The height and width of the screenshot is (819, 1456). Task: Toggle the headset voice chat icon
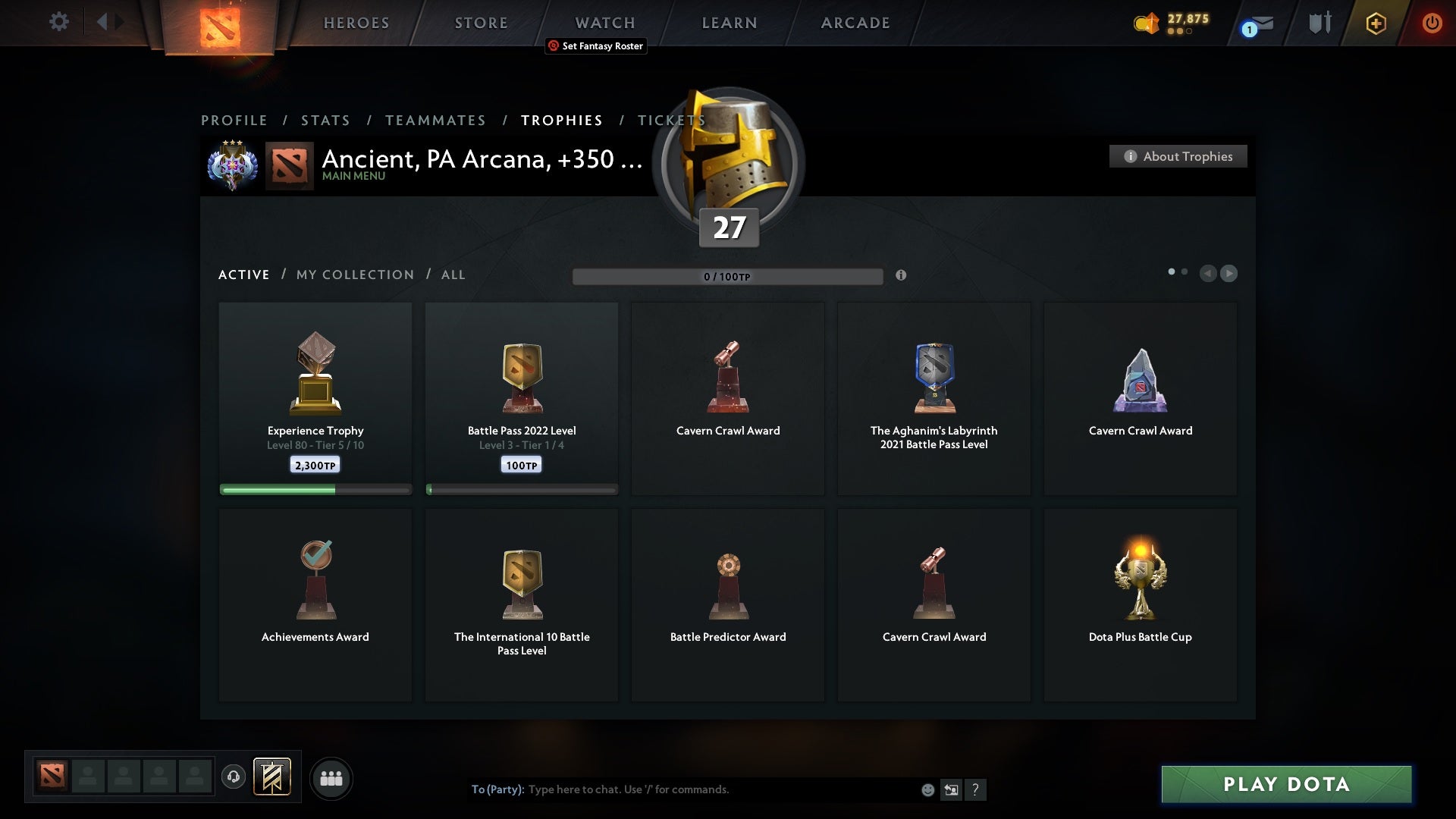pyautogui.click(x=234, y=777)
